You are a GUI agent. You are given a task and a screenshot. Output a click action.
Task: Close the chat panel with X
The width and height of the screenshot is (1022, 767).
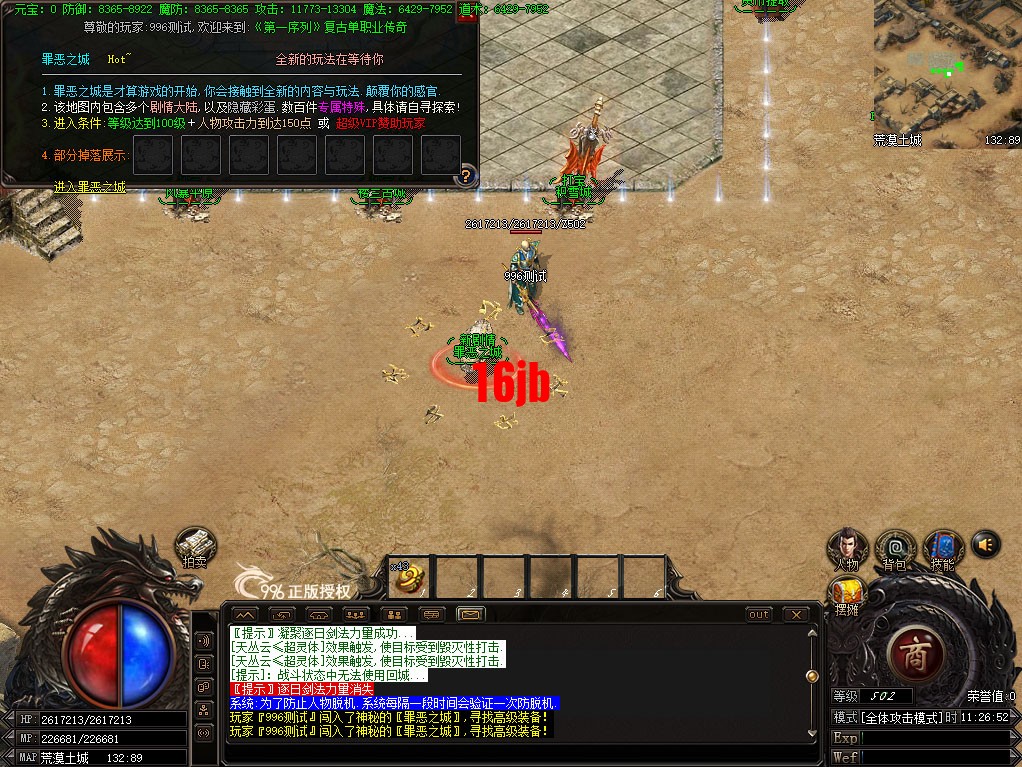[796, 614]
